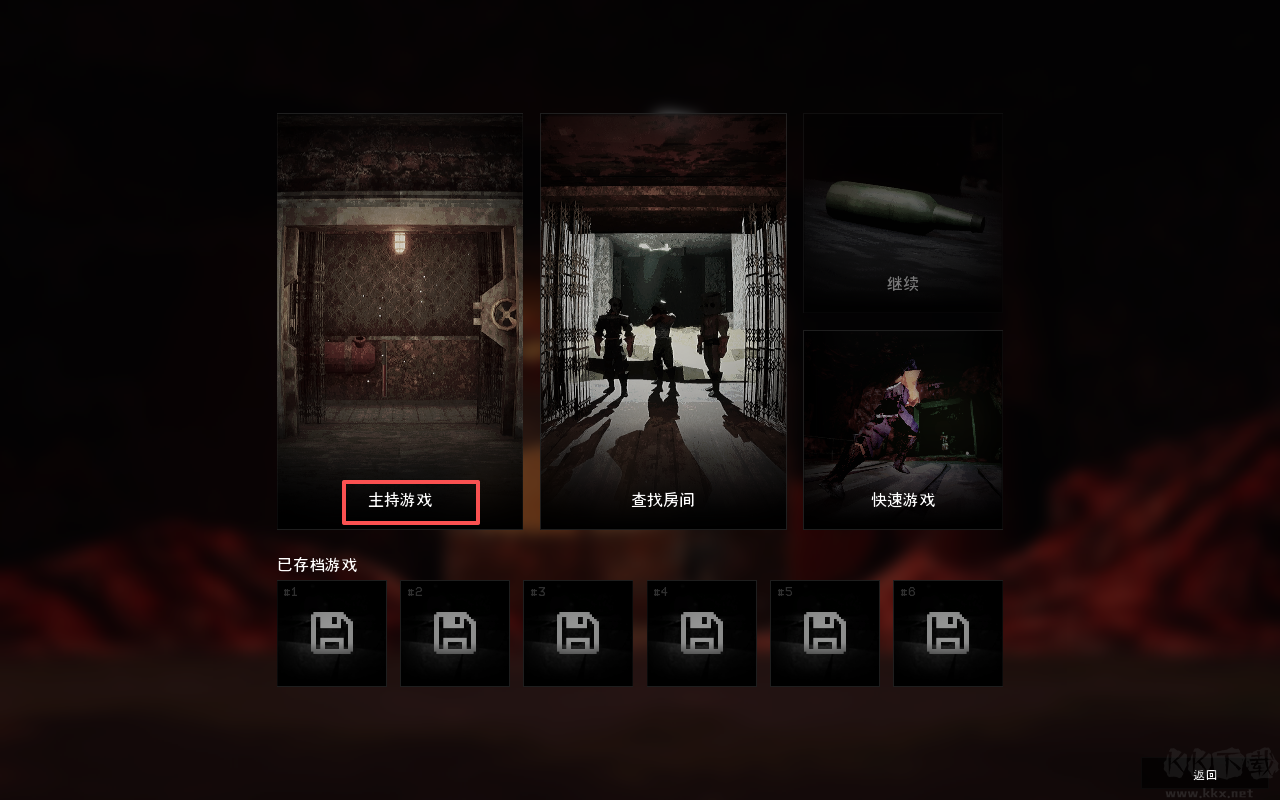
Task: Click 继续 to continue the game
Action: [x=902, y=283]
